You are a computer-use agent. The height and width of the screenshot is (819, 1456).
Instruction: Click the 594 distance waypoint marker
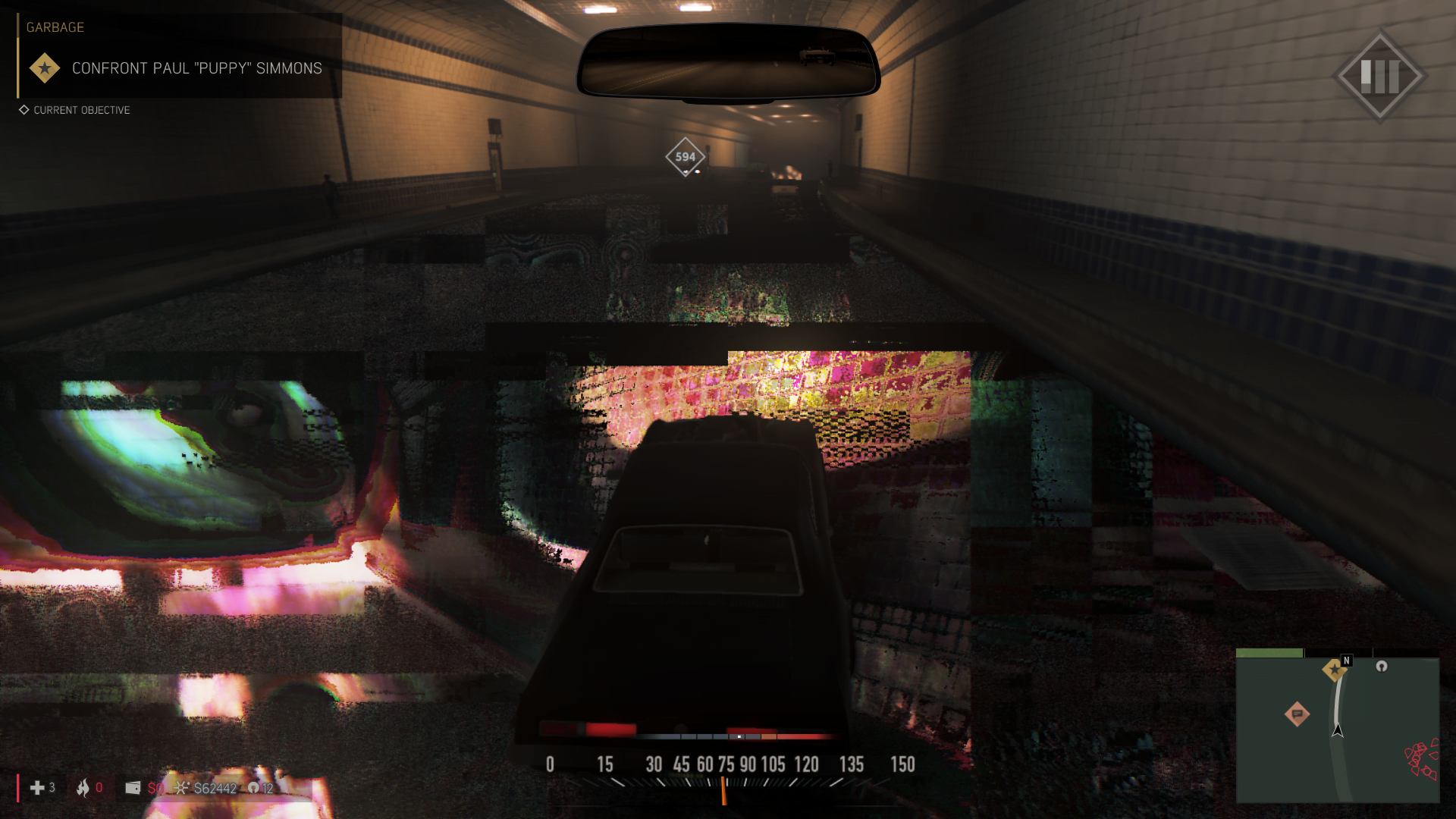[685, 157]
